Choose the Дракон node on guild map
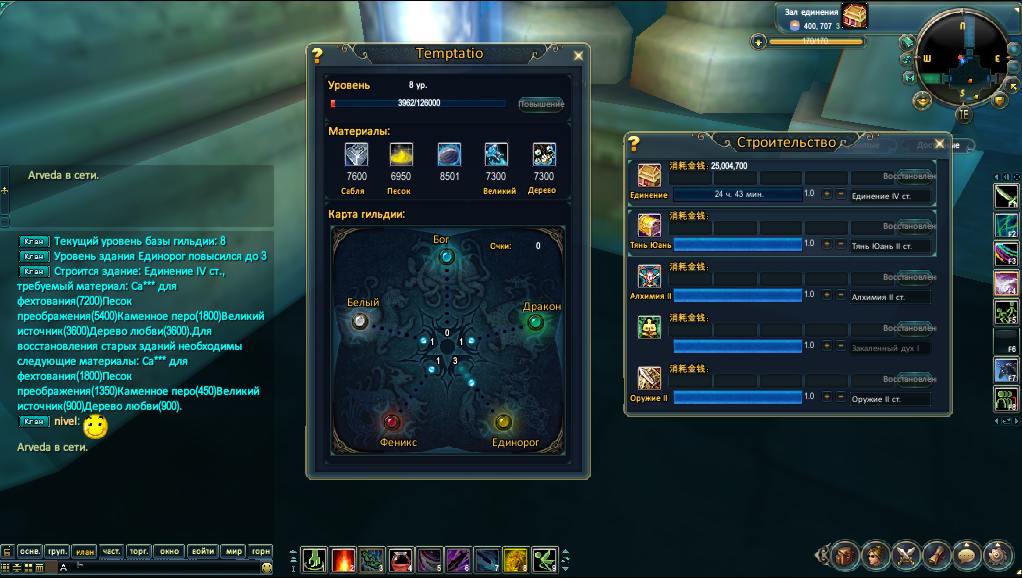1022x578 pixels. (535, 322)
